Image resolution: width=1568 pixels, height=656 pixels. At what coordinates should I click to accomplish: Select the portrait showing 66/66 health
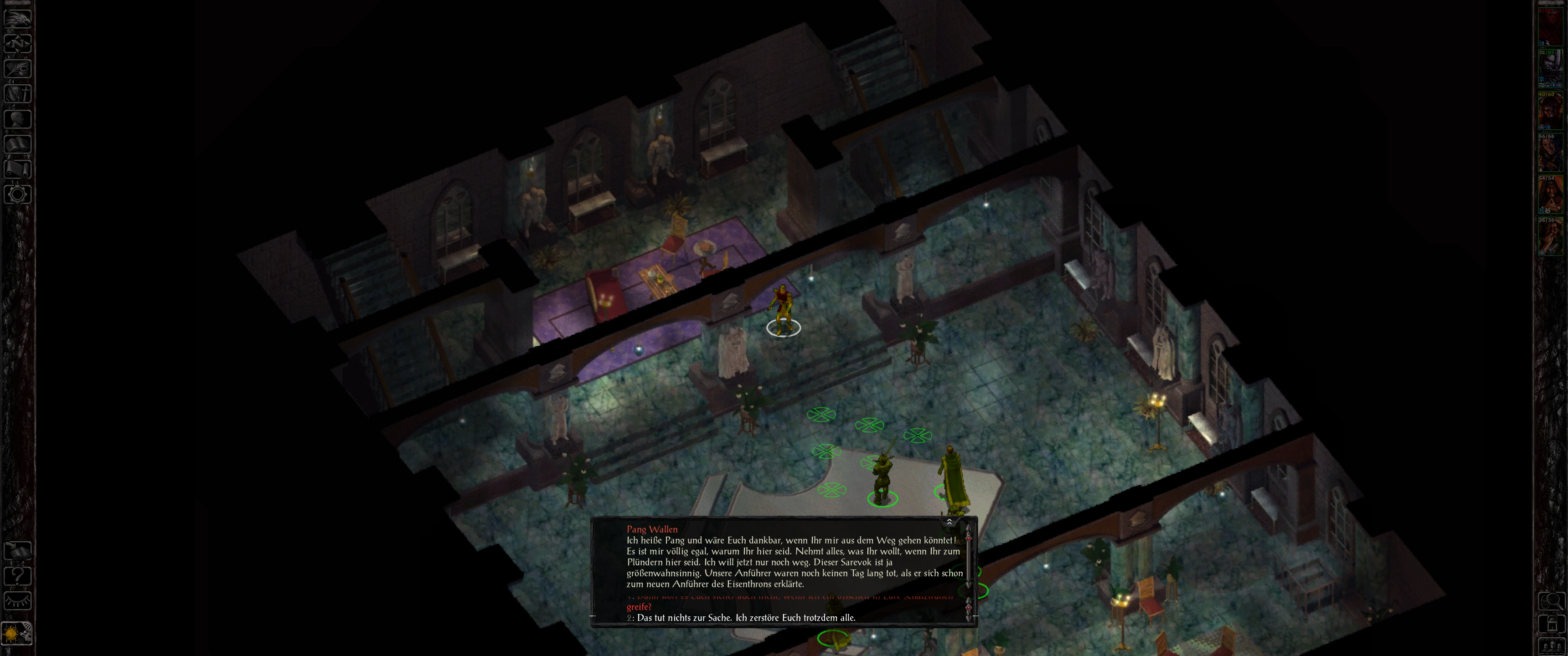pos(1550,154)
